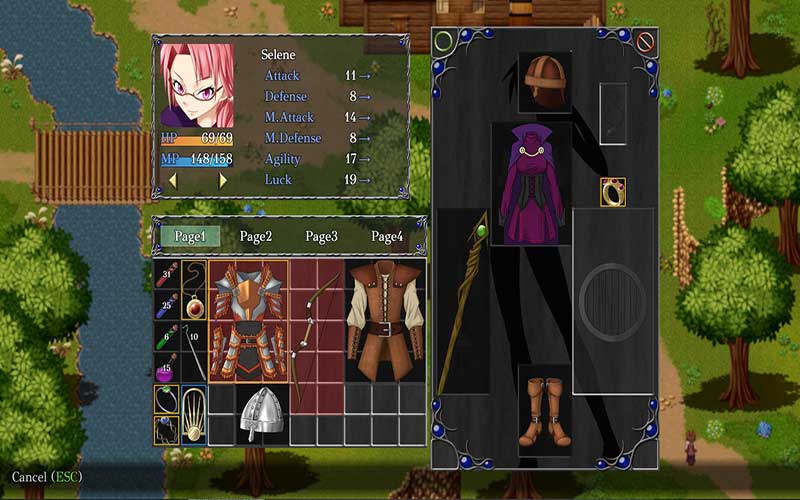Select the equipped purple robe

point(531,186)
